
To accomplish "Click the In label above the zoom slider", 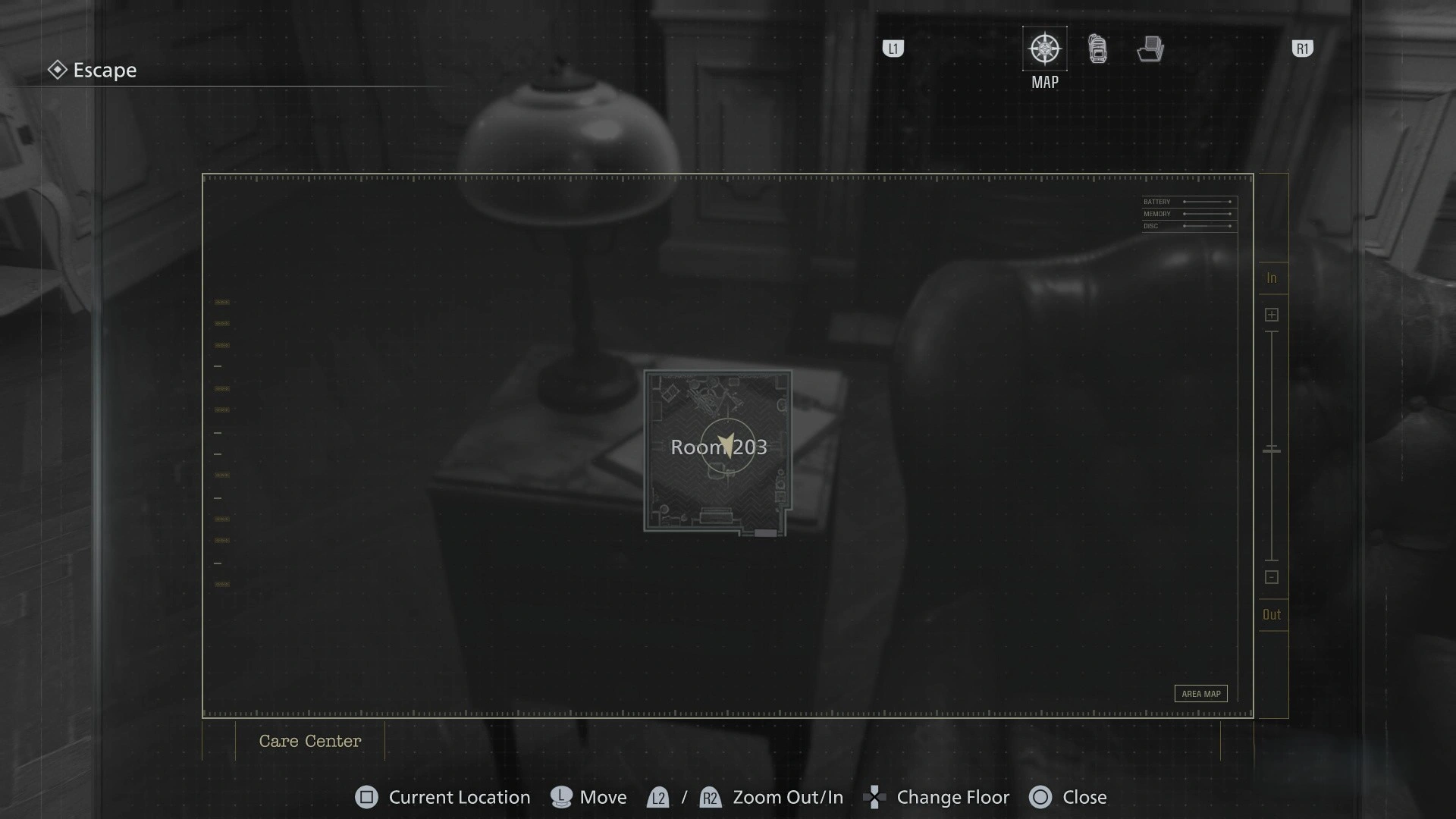I will click(x=1272, y=278).
